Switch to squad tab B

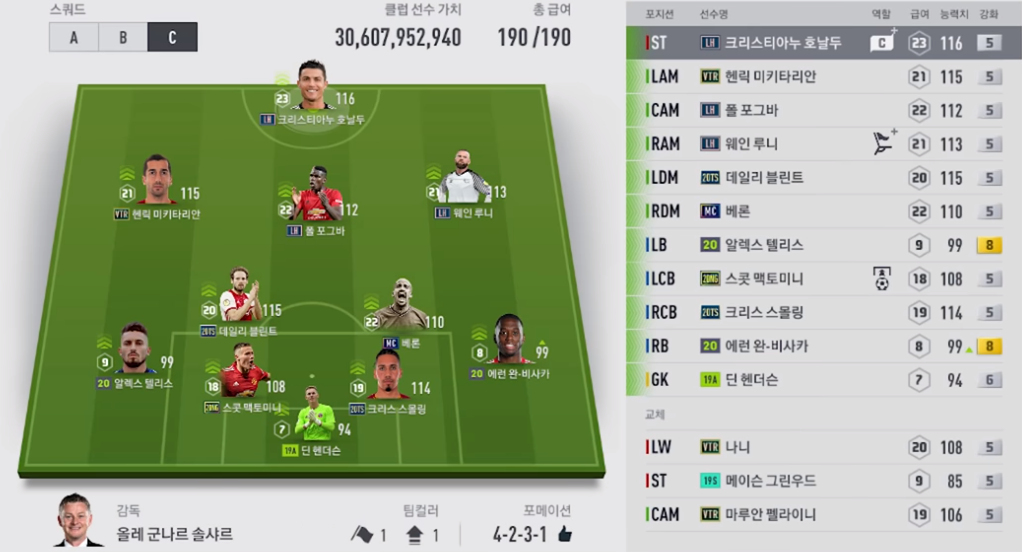[123, 37]
